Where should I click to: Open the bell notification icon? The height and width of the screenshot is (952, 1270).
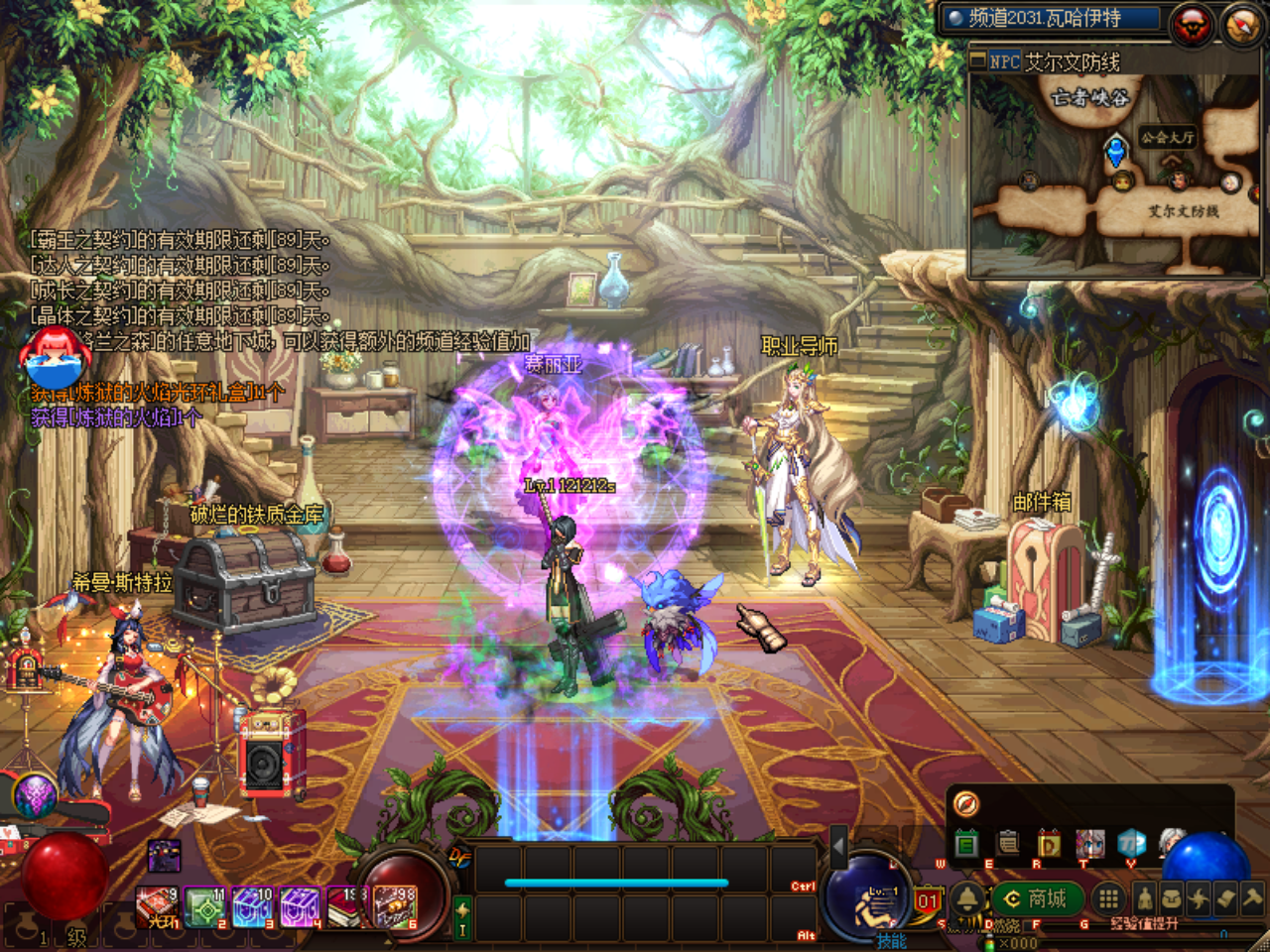pos(967,899)
